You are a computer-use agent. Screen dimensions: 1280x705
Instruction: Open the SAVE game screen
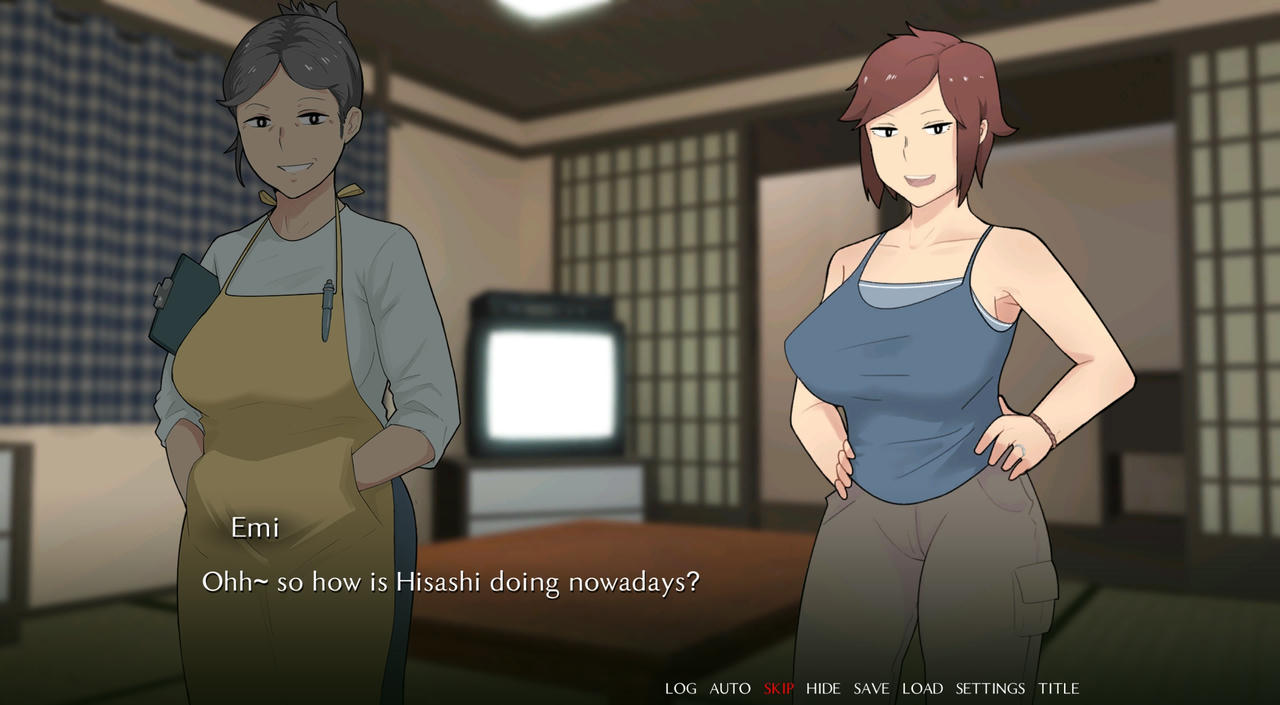[871, 688]
